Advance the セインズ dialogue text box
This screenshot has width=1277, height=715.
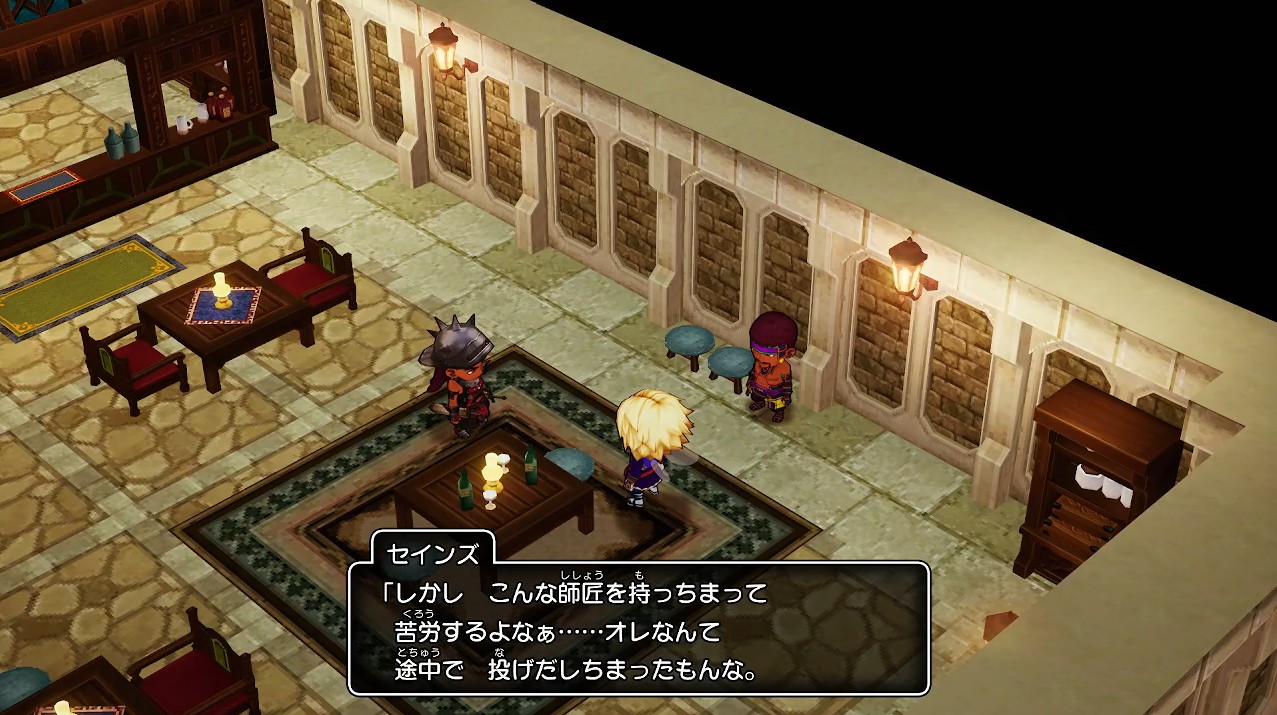pyautogui.click(x=639, y=629)
